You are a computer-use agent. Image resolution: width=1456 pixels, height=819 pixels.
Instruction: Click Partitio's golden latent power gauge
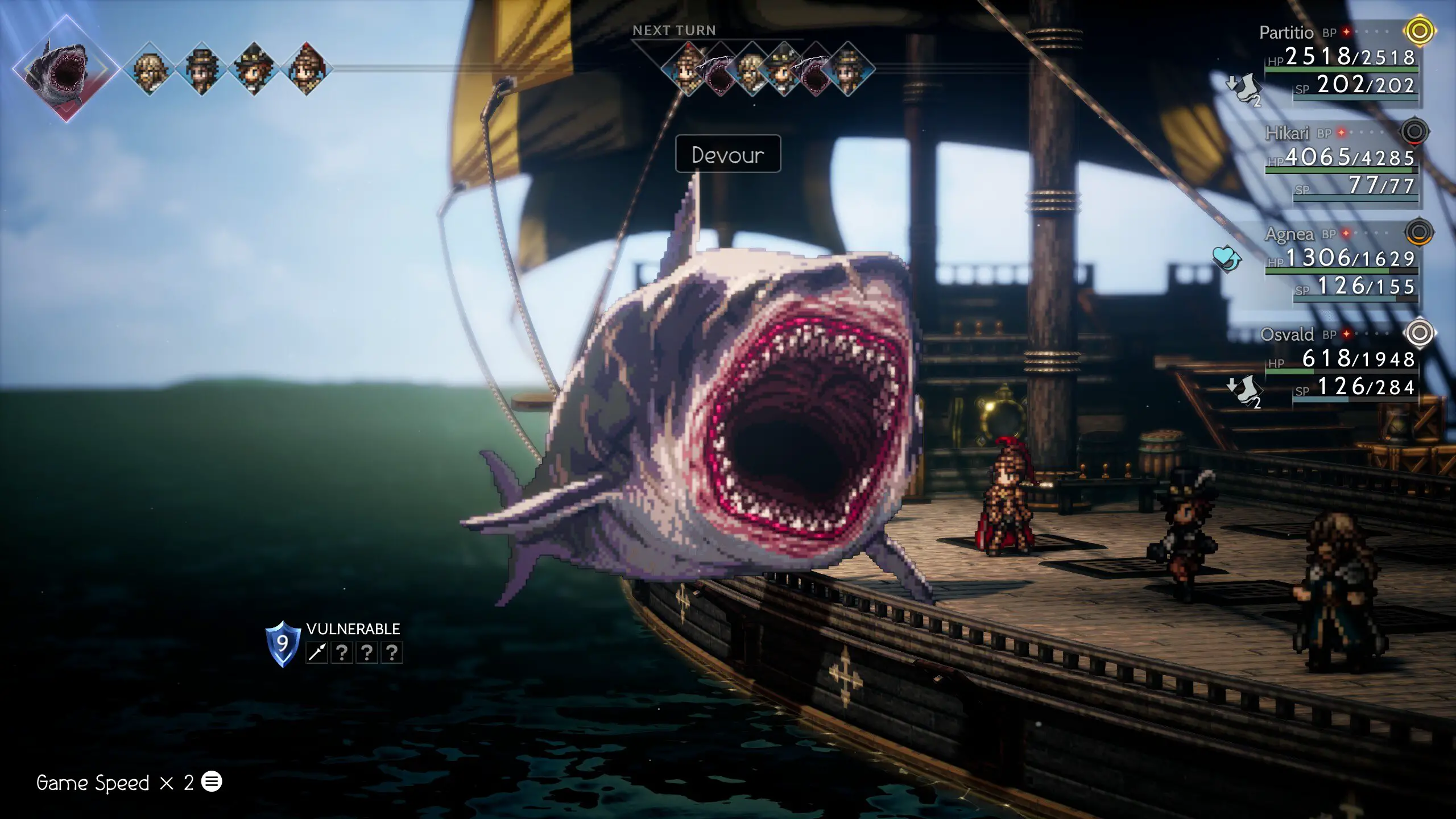click(1419, 31)
